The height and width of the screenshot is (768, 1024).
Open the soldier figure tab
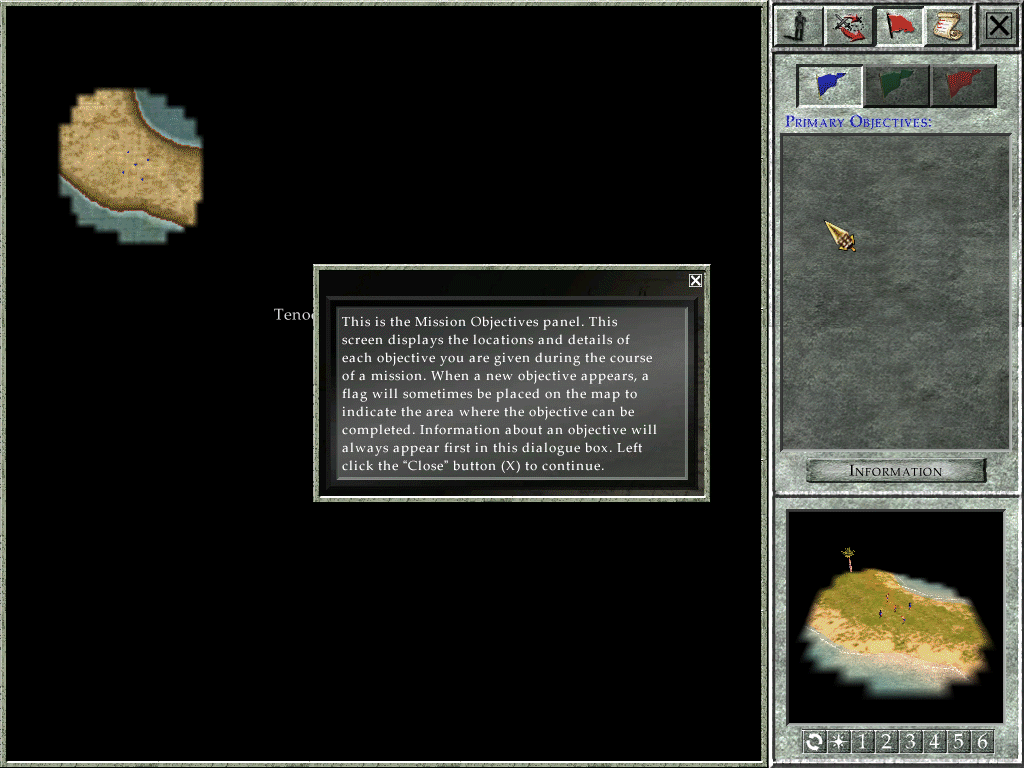click(799, 27)
